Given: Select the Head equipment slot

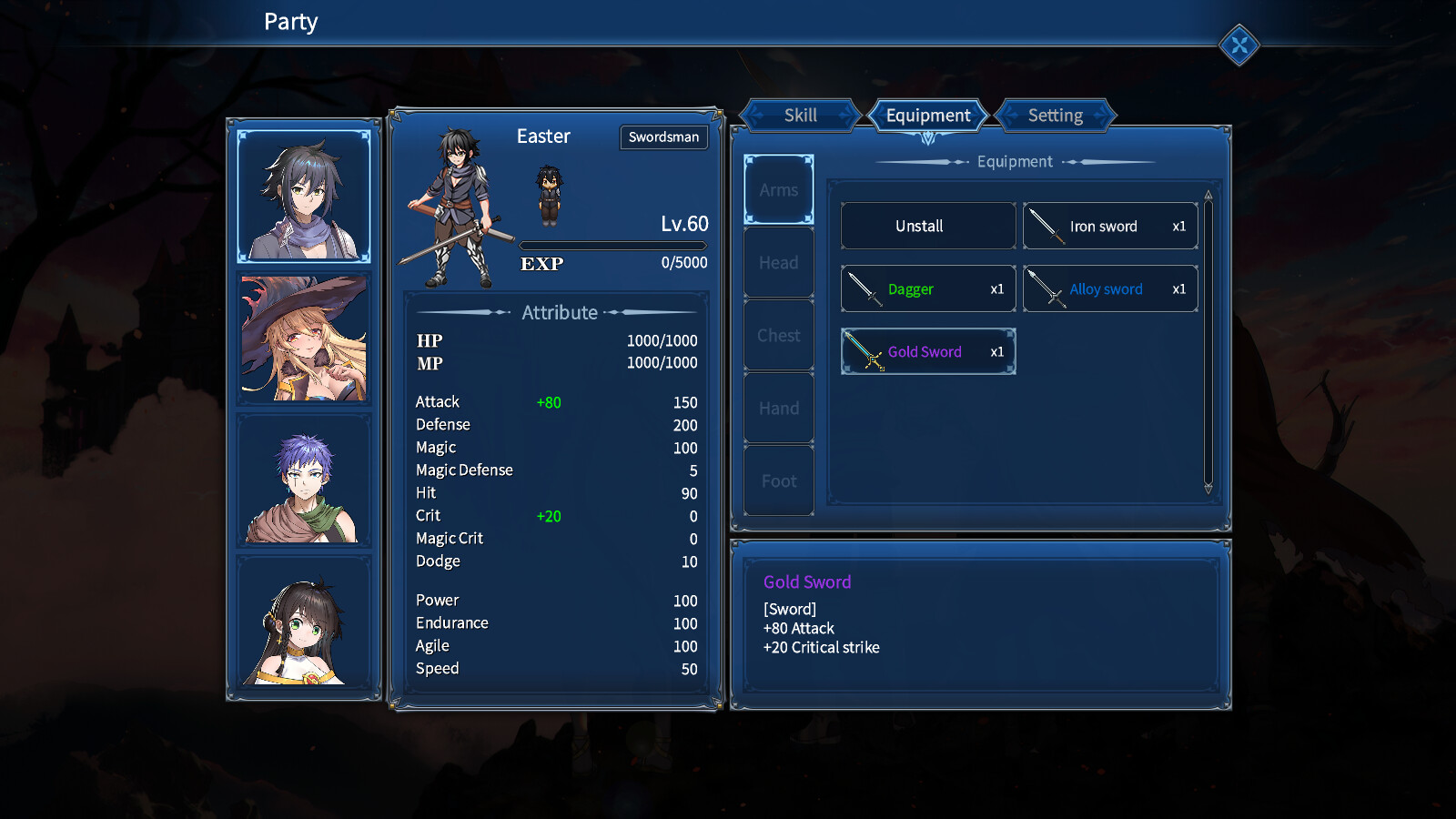Looking at the screenshot, I should [778, 262].
